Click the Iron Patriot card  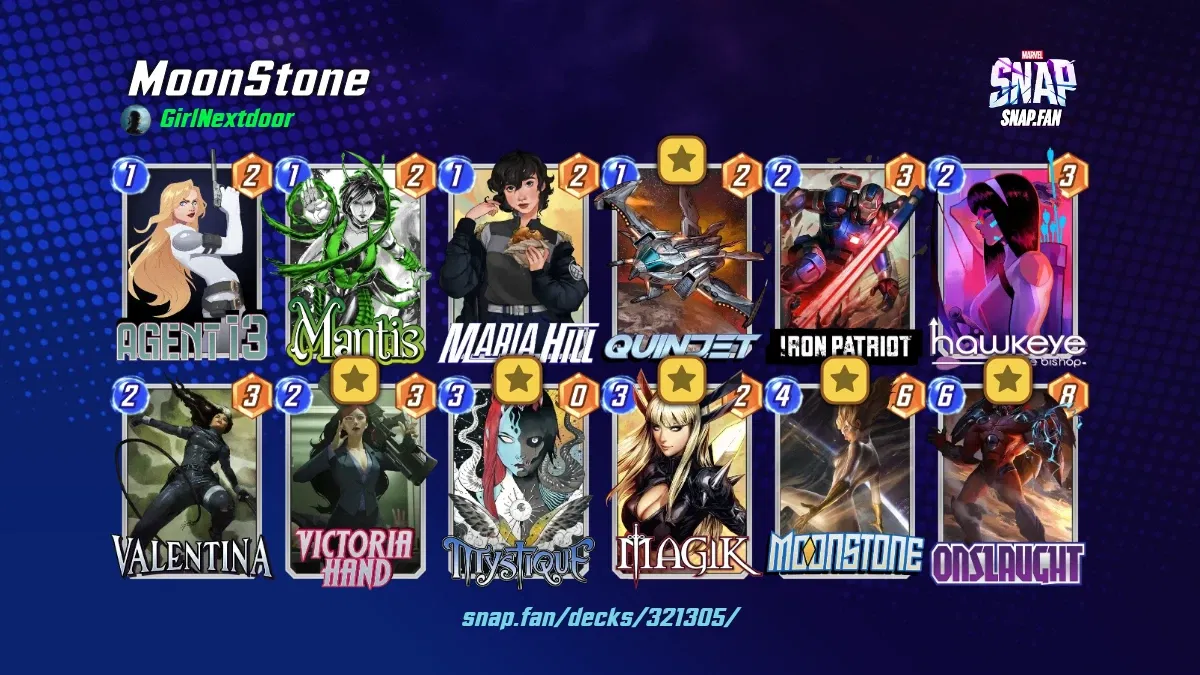pyautogui.click(x=845, y=258)
